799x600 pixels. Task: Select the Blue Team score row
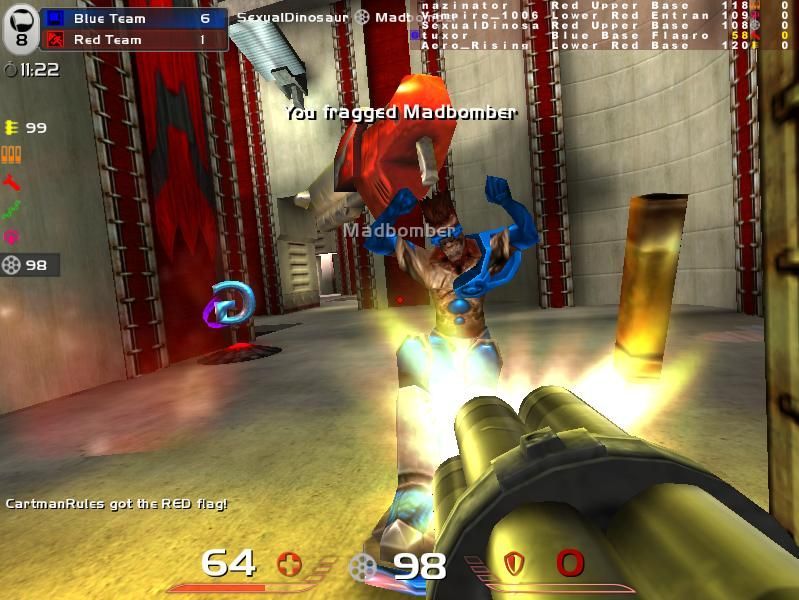133,18
